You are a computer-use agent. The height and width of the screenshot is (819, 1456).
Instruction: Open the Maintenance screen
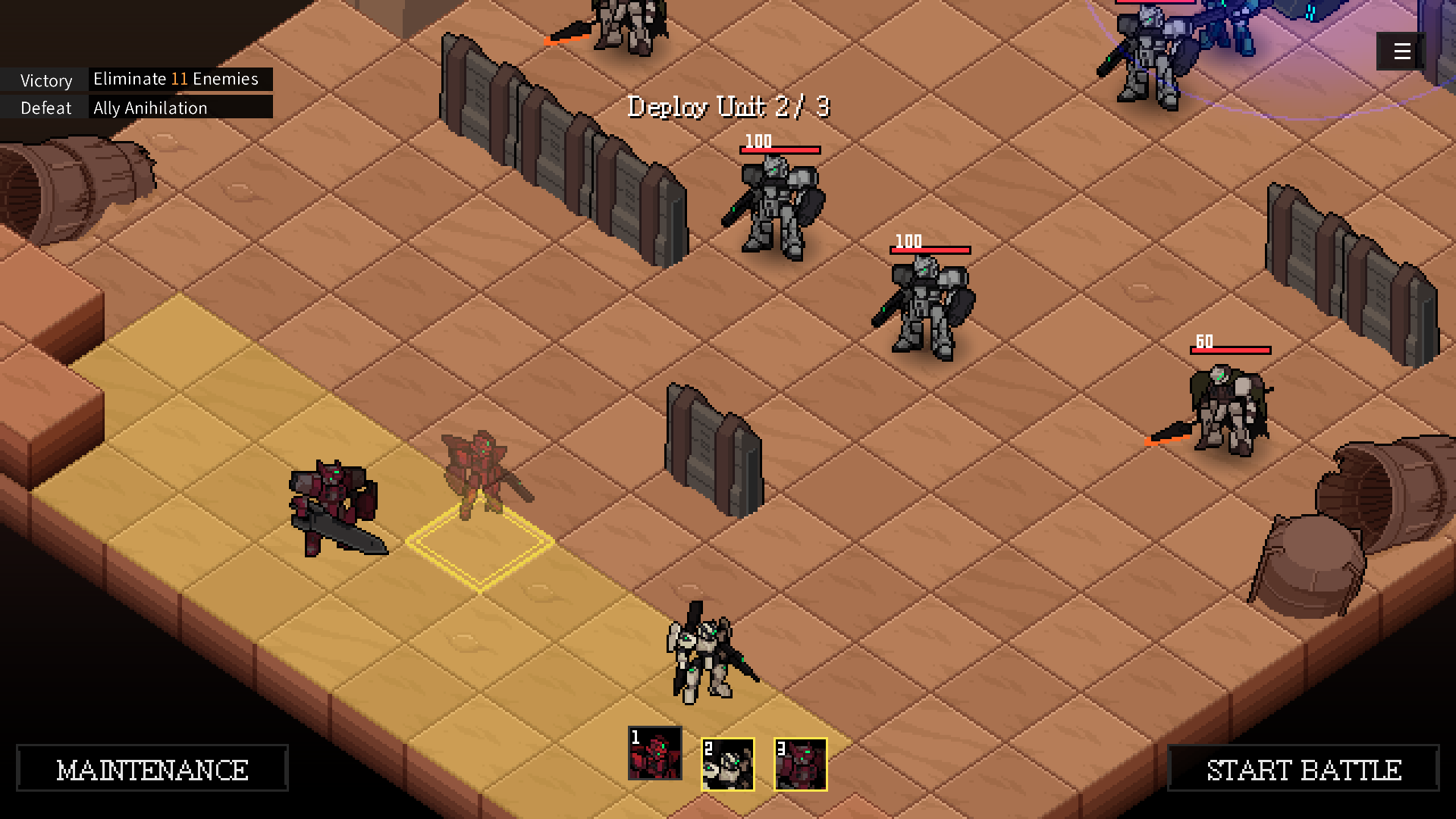[151, 768]
